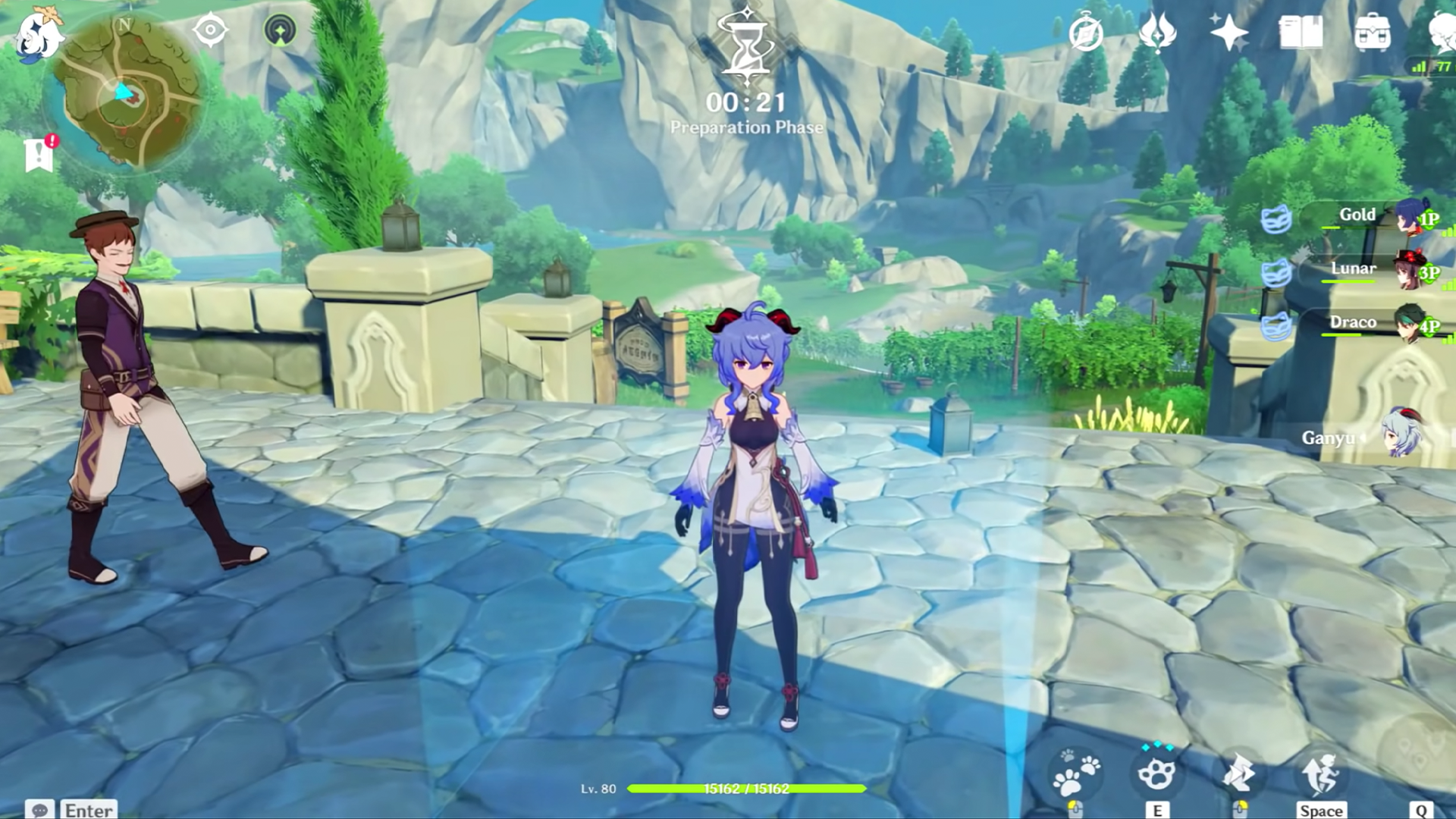This screenshot has height=819, width=1456.
Task: Open the winged flame icon
Action: pyautogui.click(x=1157, y=33)
